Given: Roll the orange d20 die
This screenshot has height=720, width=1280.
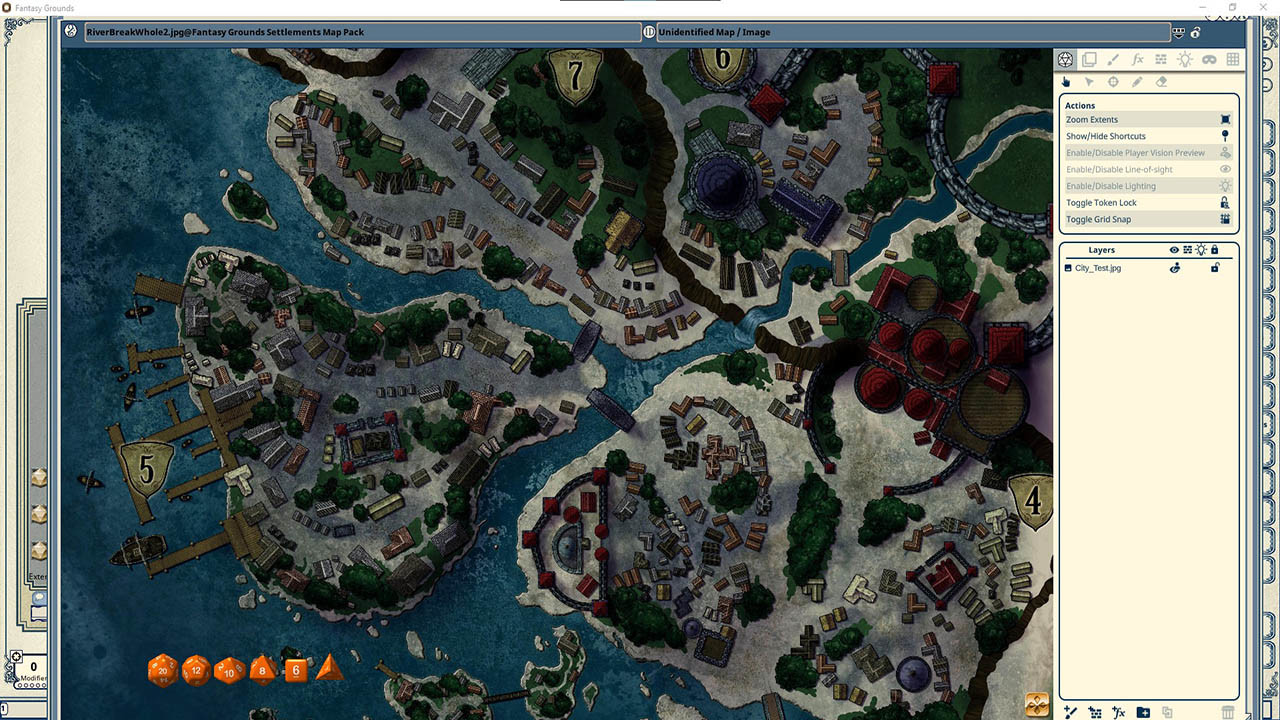Looking at the screenshot, I should point(162,671).
